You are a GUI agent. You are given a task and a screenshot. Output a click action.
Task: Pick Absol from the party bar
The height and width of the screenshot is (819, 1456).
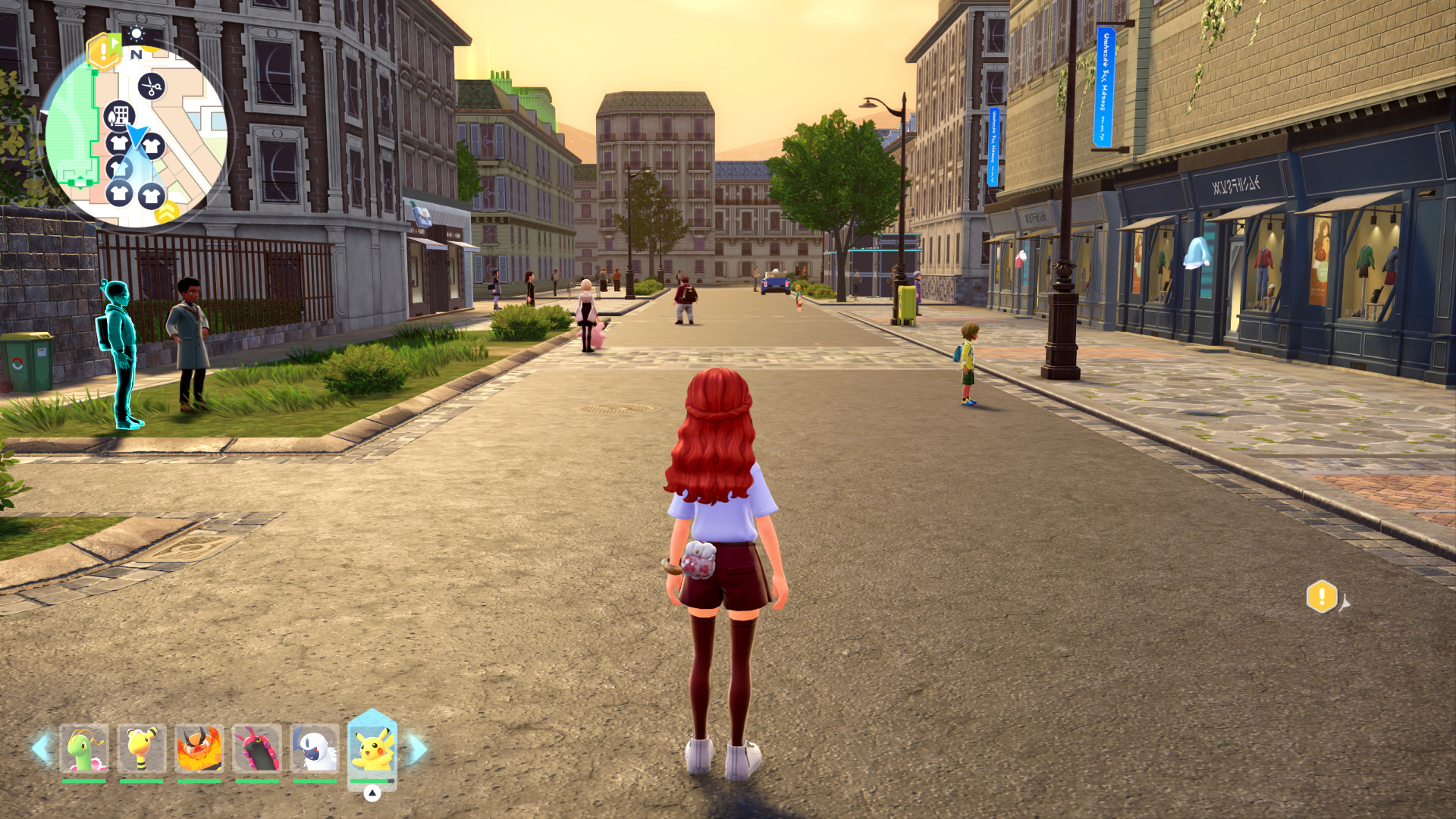click(315, 748)
